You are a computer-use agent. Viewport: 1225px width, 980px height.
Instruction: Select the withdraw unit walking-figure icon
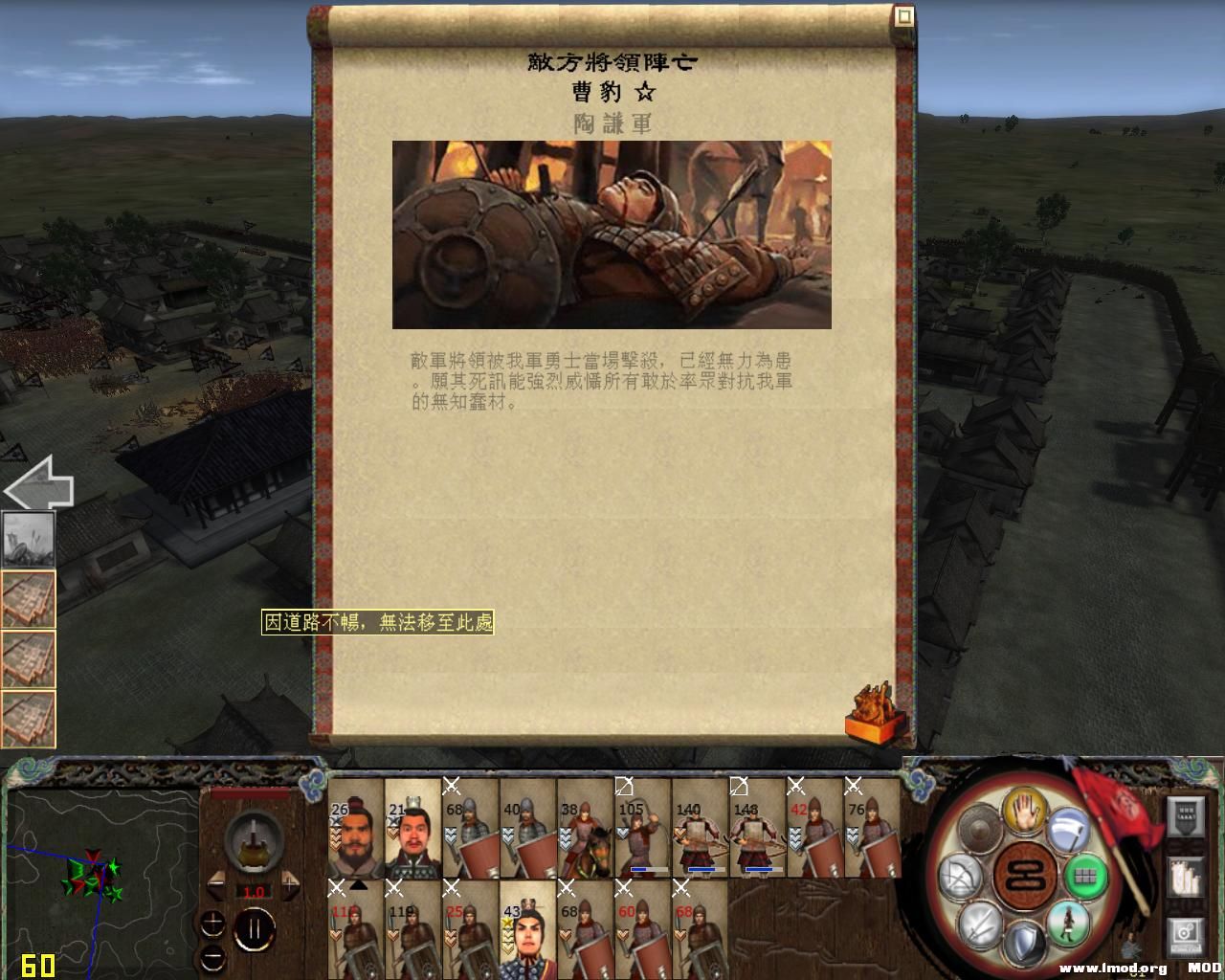pos(1067,928)
